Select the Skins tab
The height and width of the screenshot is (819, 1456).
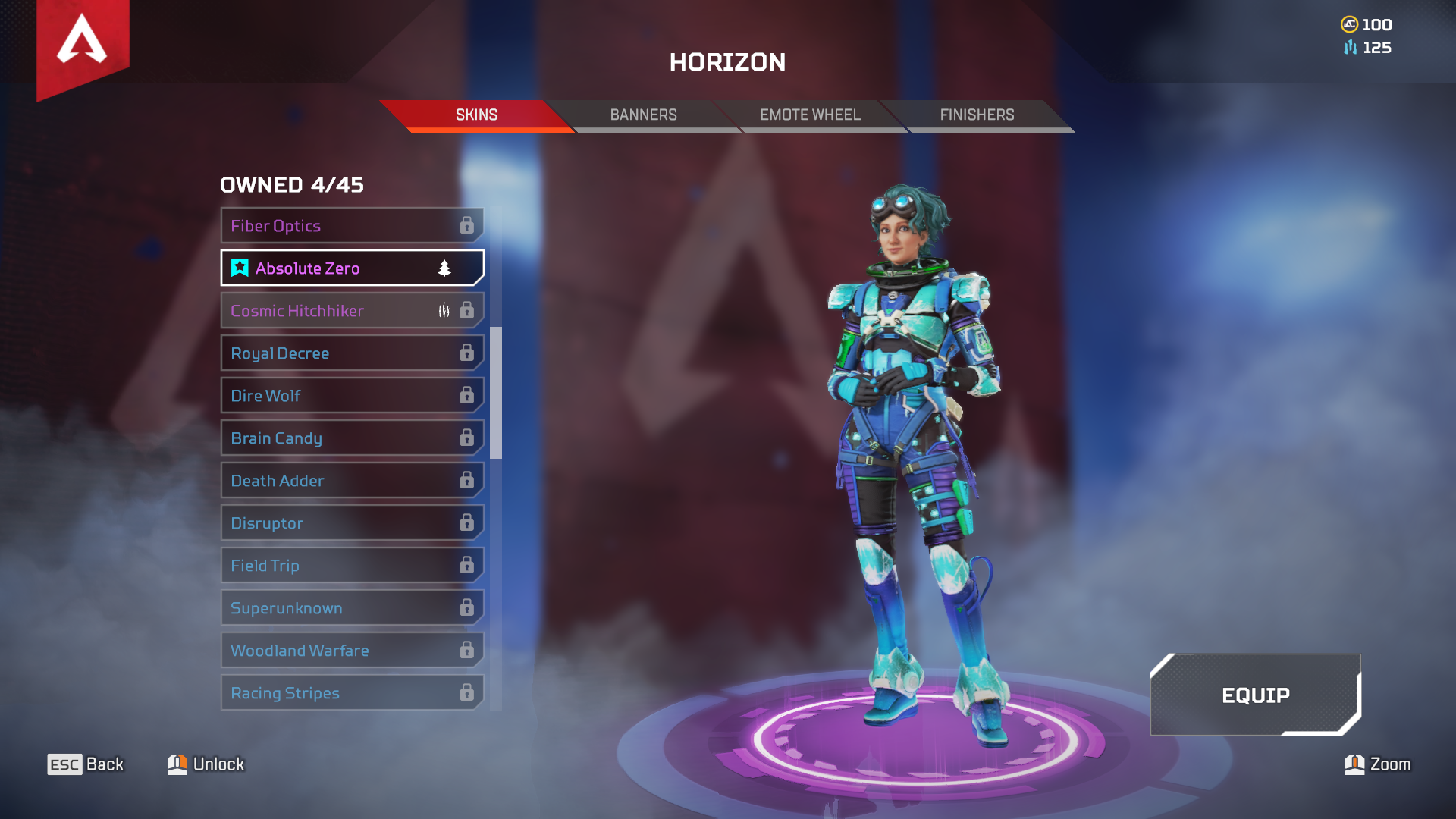coord(476,115)
